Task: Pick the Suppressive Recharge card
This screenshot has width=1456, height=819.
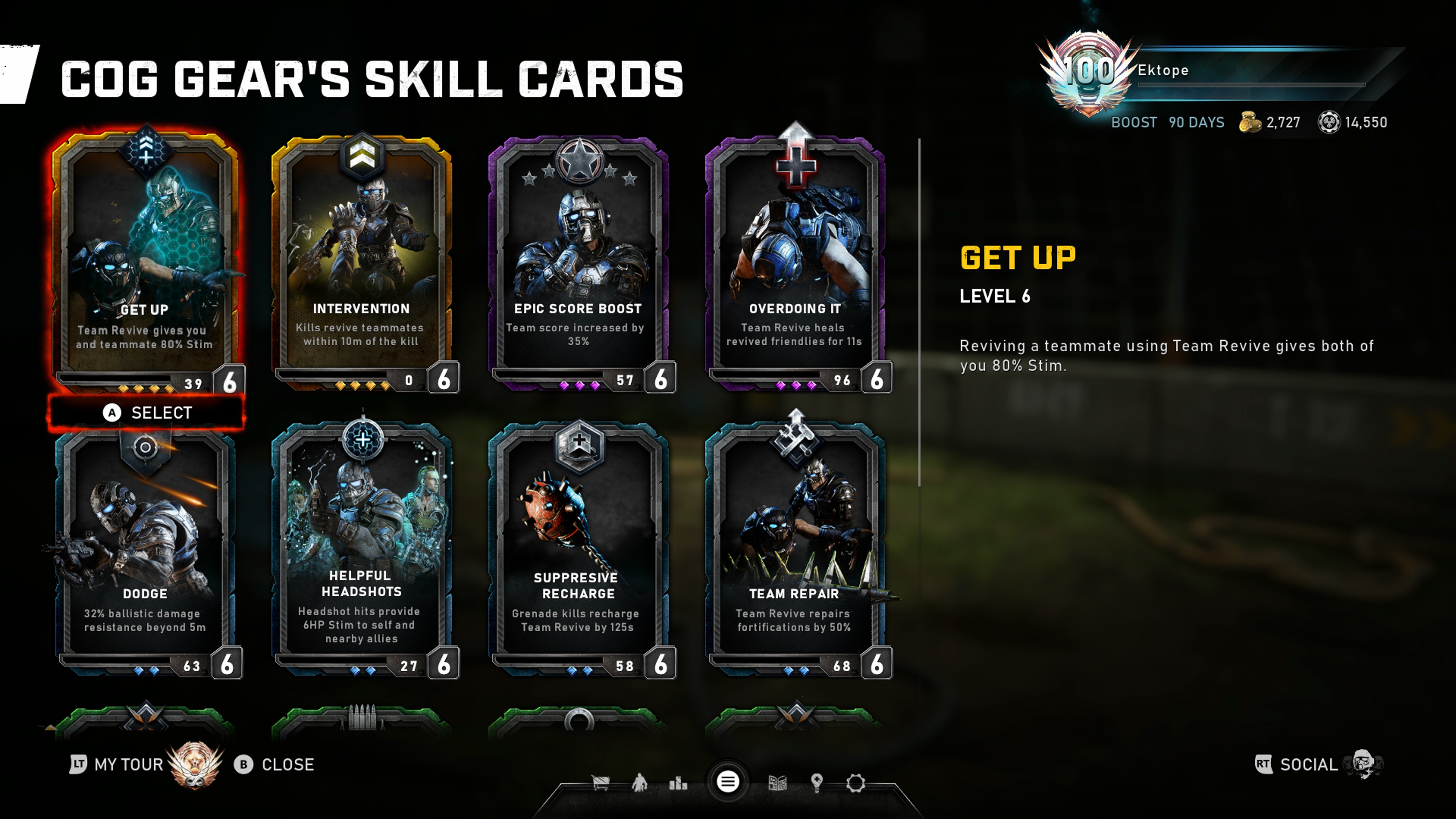Action: (x=578, y=548)
